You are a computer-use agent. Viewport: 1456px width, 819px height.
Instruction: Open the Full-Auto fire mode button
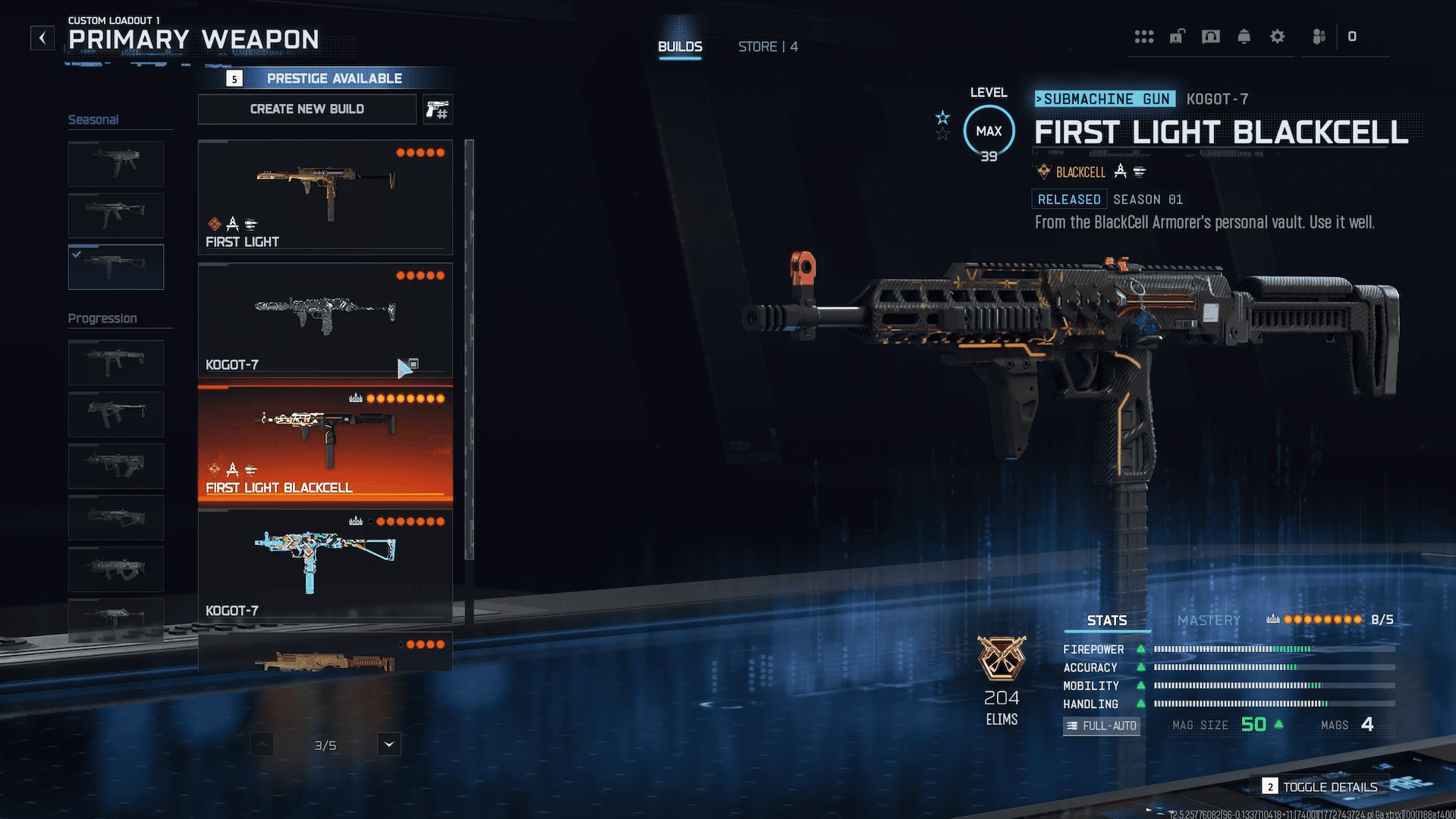pos(1102,726)
